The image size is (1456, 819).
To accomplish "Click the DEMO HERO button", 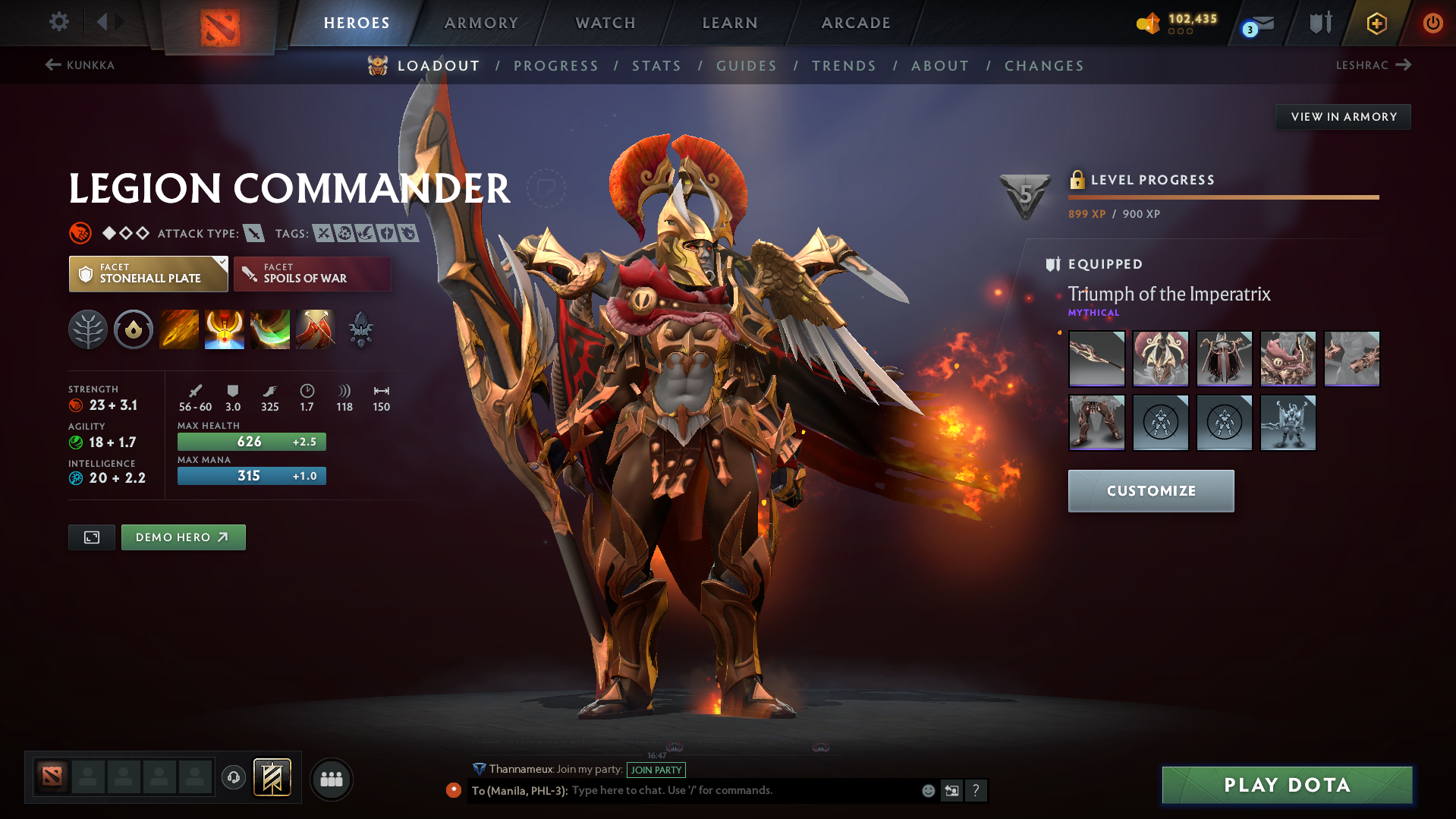I will (x=183, y=537).
